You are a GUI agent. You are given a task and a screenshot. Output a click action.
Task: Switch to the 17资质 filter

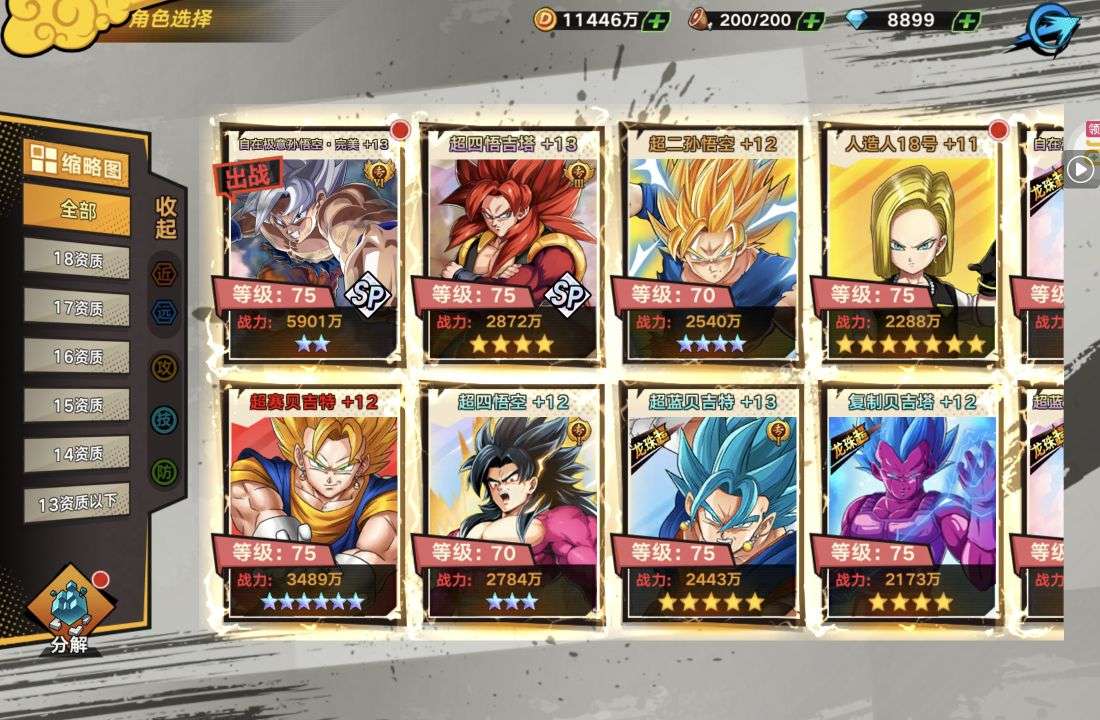click(x=77, y=308)
